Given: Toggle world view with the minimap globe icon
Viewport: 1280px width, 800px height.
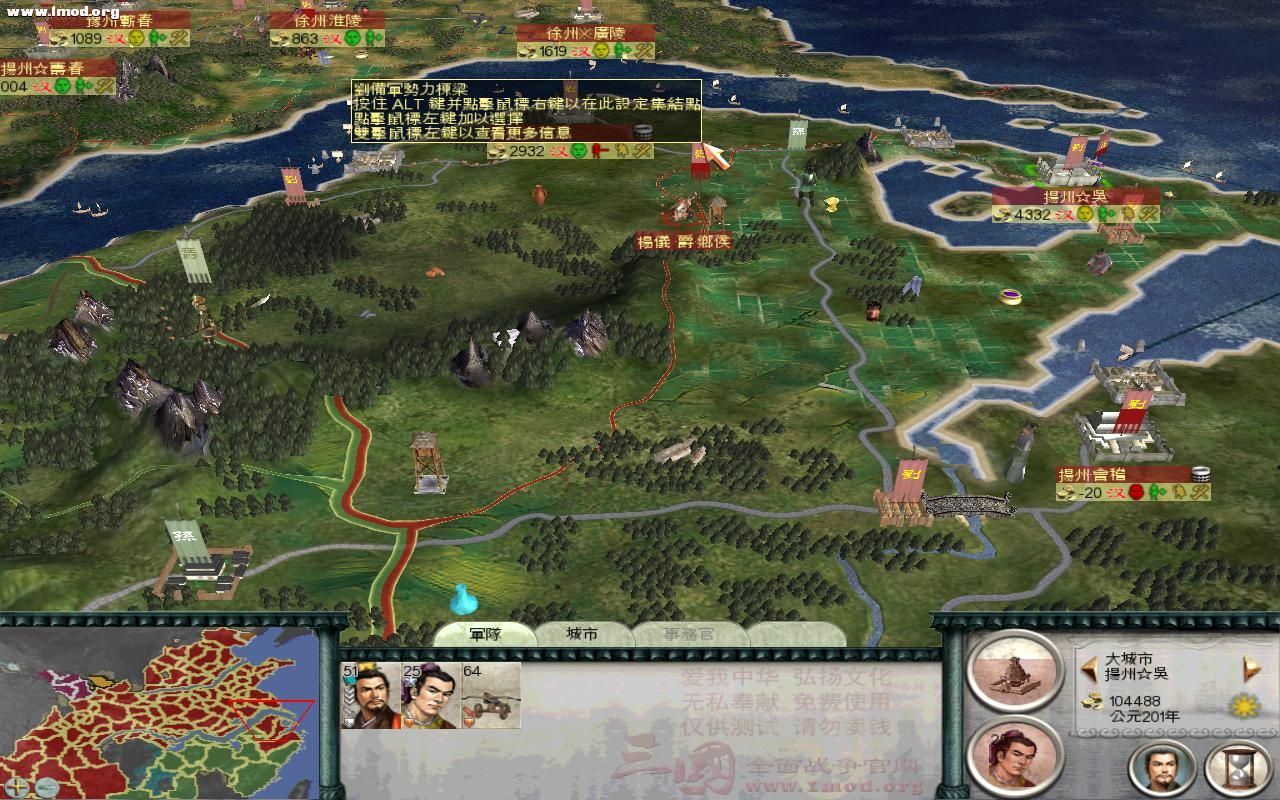Looking at the screenshot, I should tap(48, 787).
